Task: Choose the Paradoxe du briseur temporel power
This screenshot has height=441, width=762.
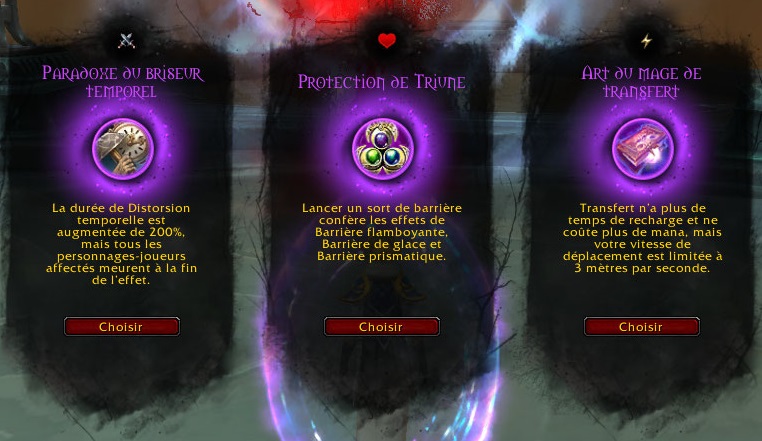Action: 121,327
